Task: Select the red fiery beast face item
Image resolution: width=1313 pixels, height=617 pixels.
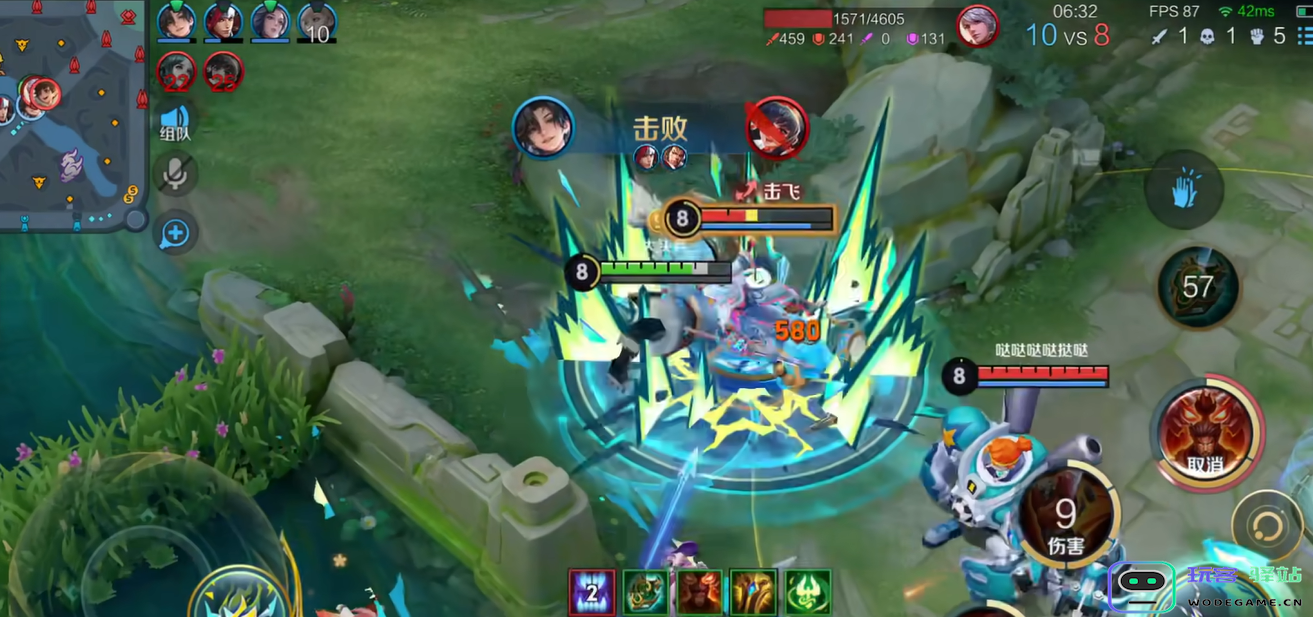Action: click(699, 591)
